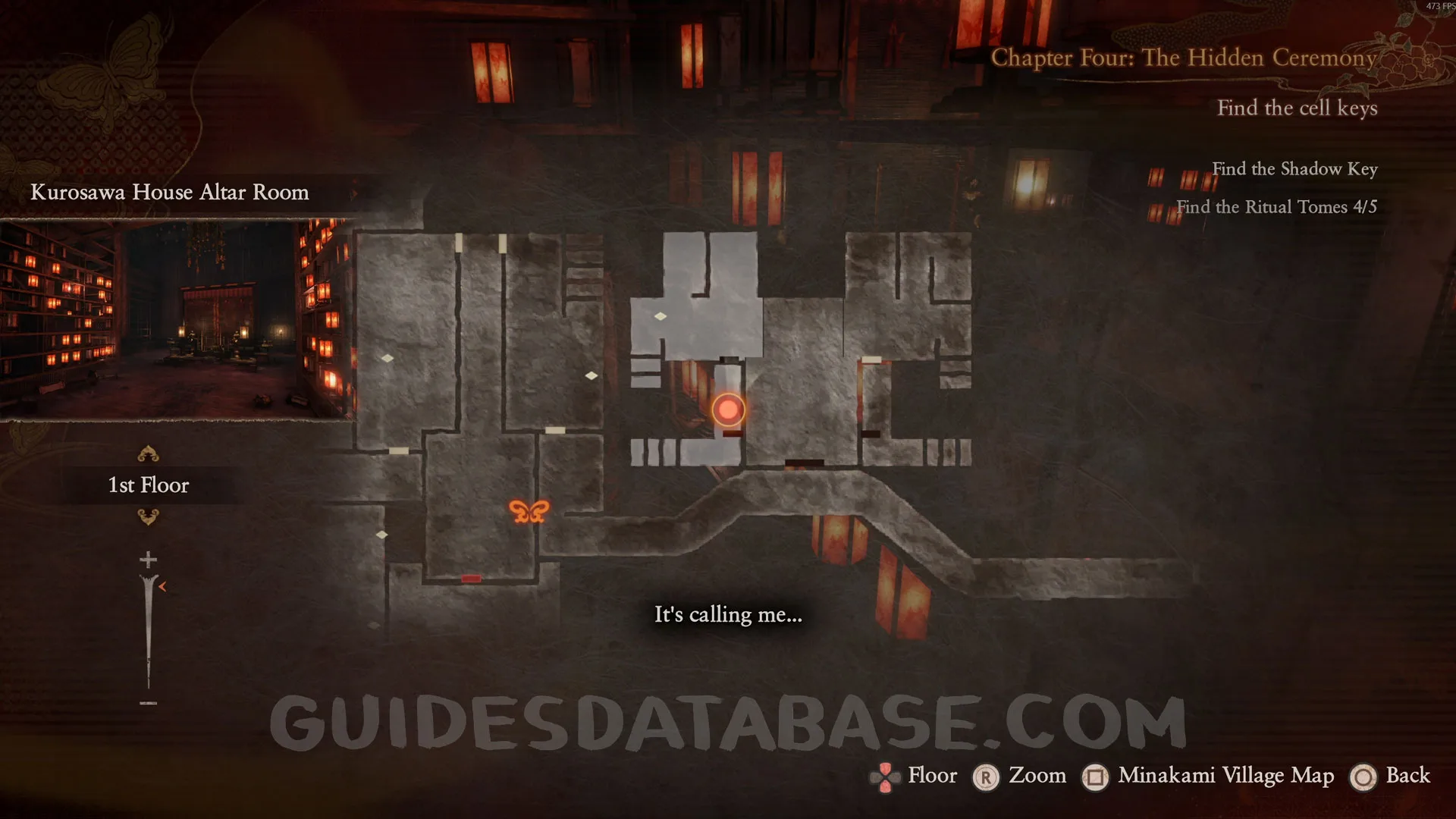This screenshot has width=1456, height=819.
Task: Click the 1st Floor label
Action: [x=149, y=485]
